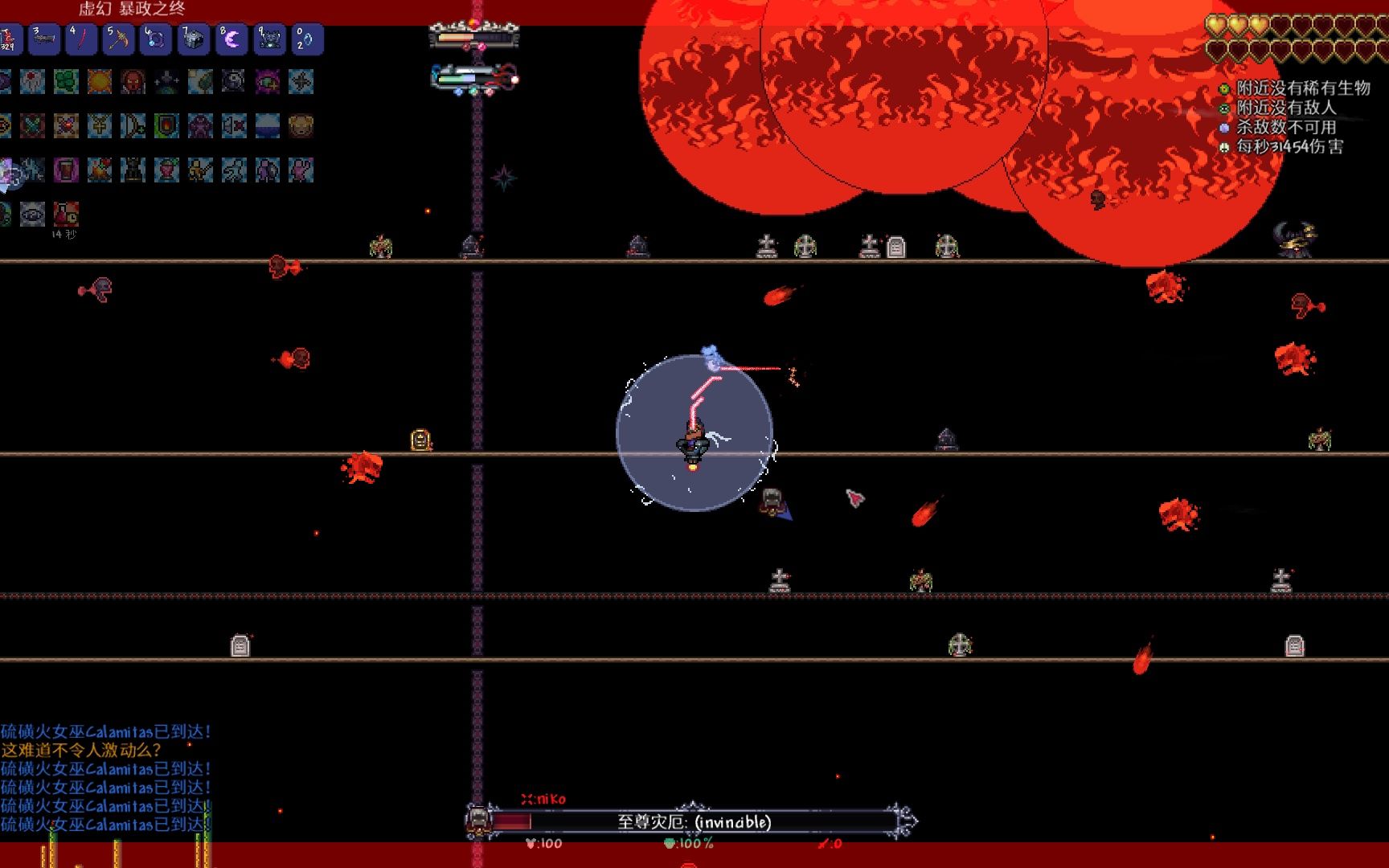
Task: Click the flaming shield buff icon
Action: 166,125
